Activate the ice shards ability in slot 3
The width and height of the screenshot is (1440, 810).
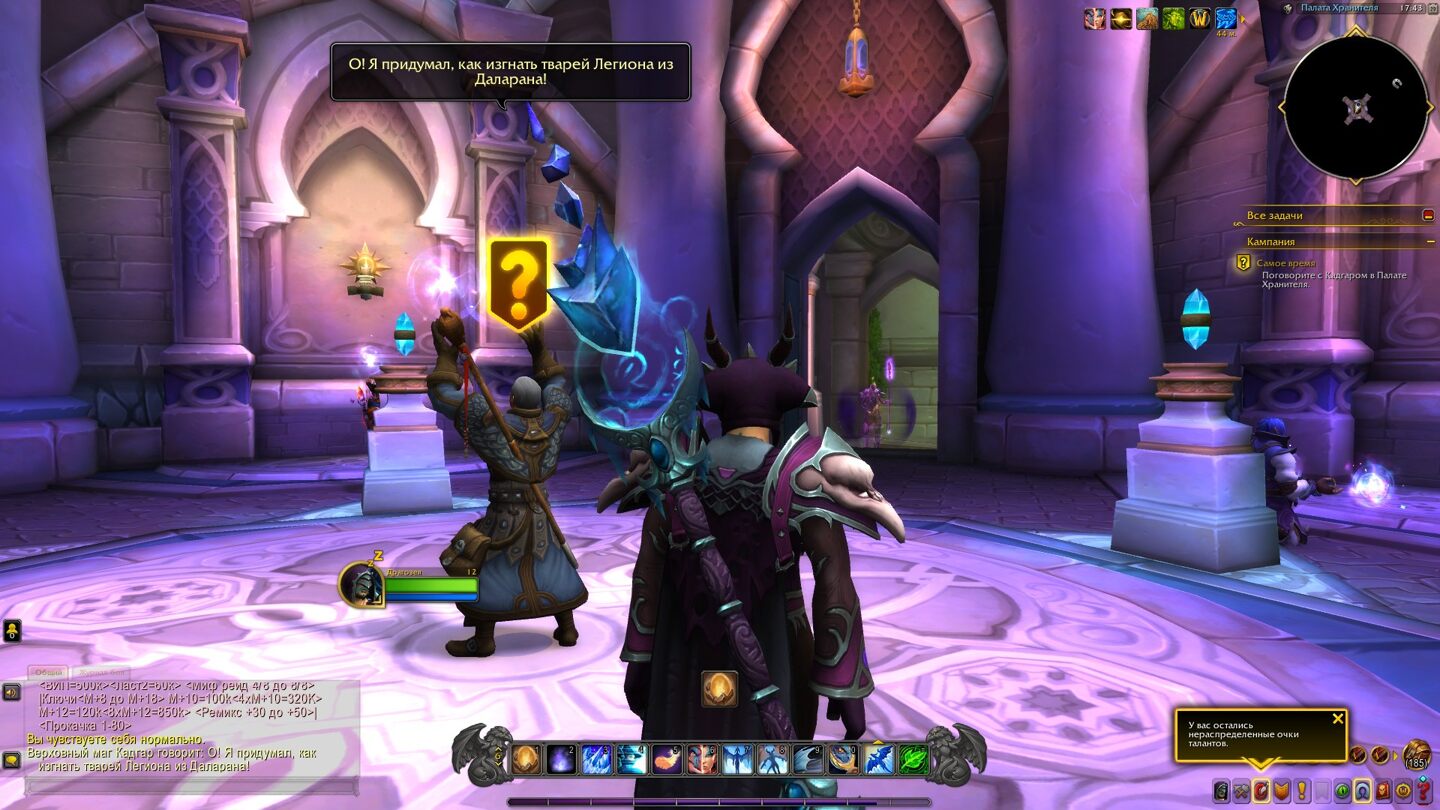click(x=597, y=760)
